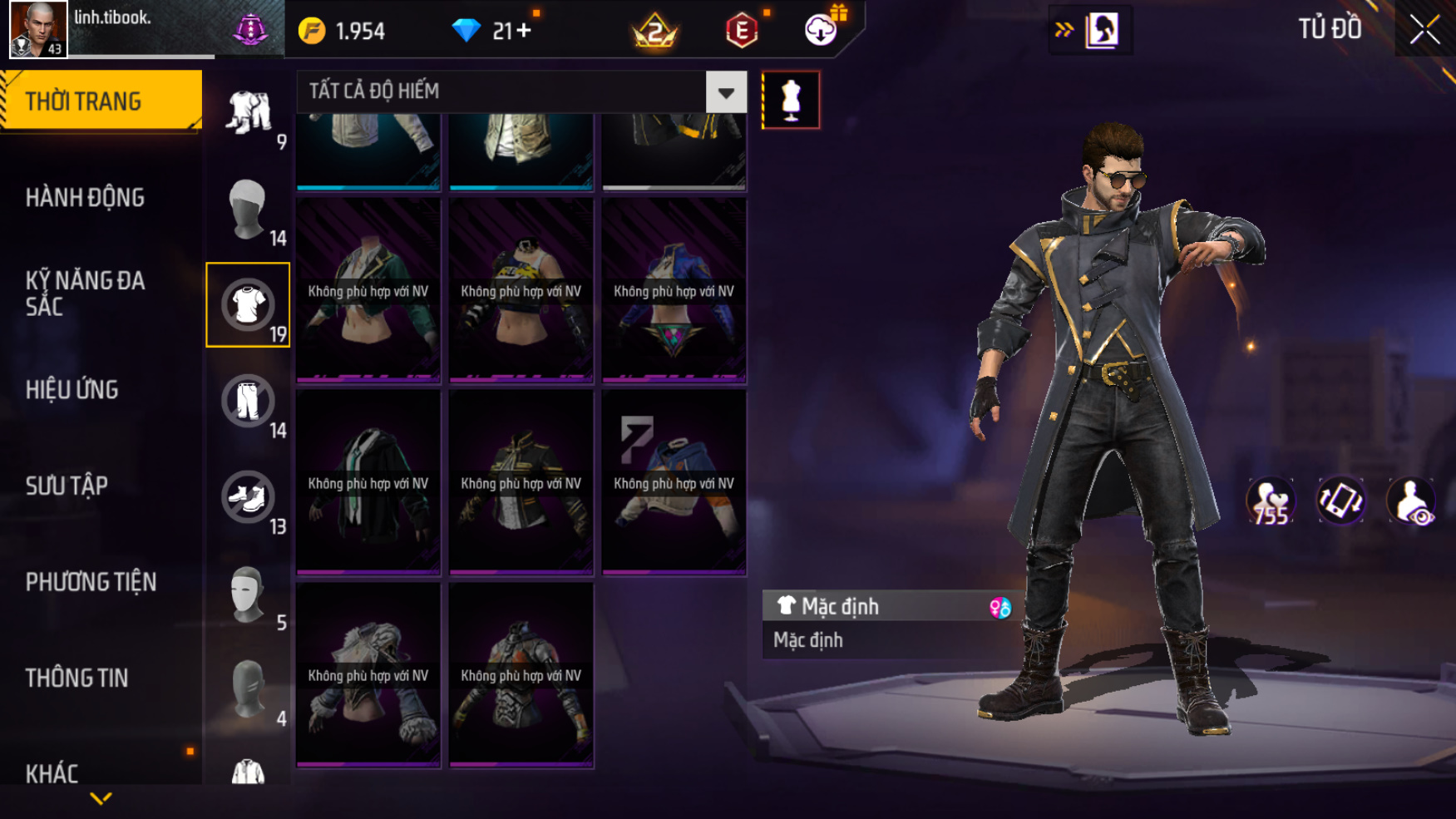Toggle the phone rotate view icon
The image size is (1456, 819).
[x=1340, y=501]
